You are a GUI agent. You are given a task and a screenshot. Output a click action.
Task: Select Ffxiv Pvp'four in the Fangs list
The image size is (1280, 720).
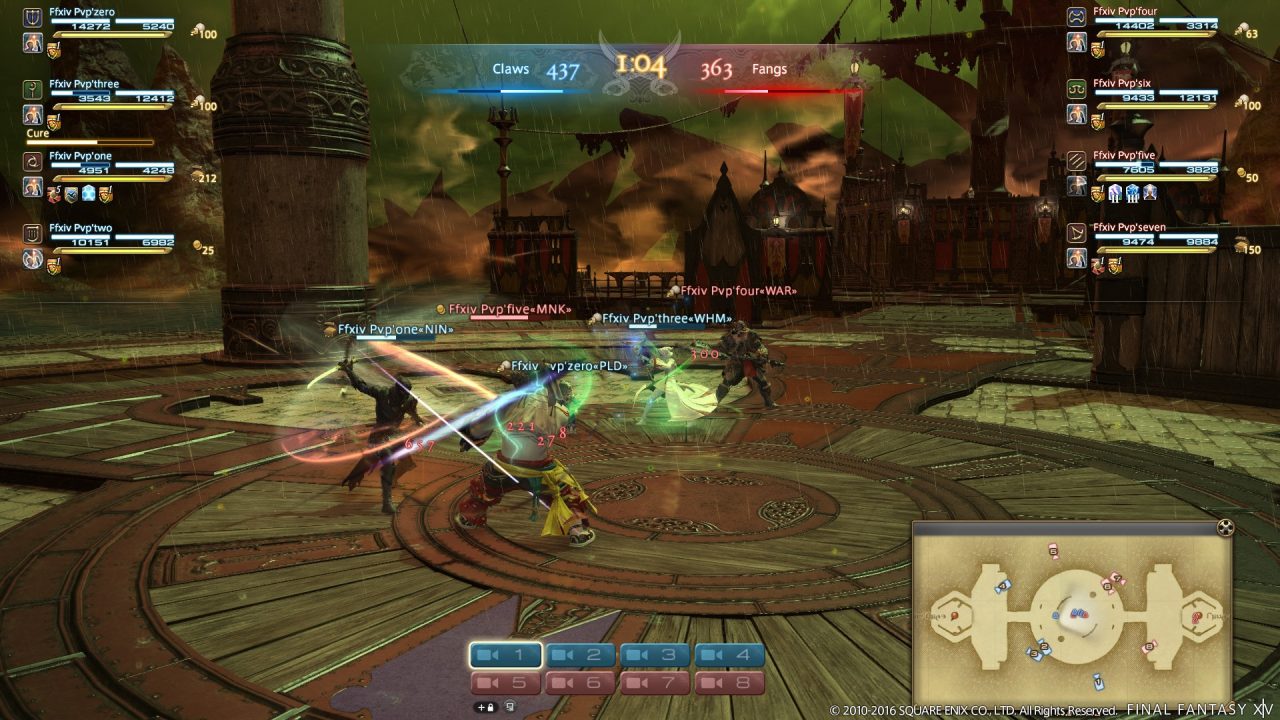tap(1125, 12)
